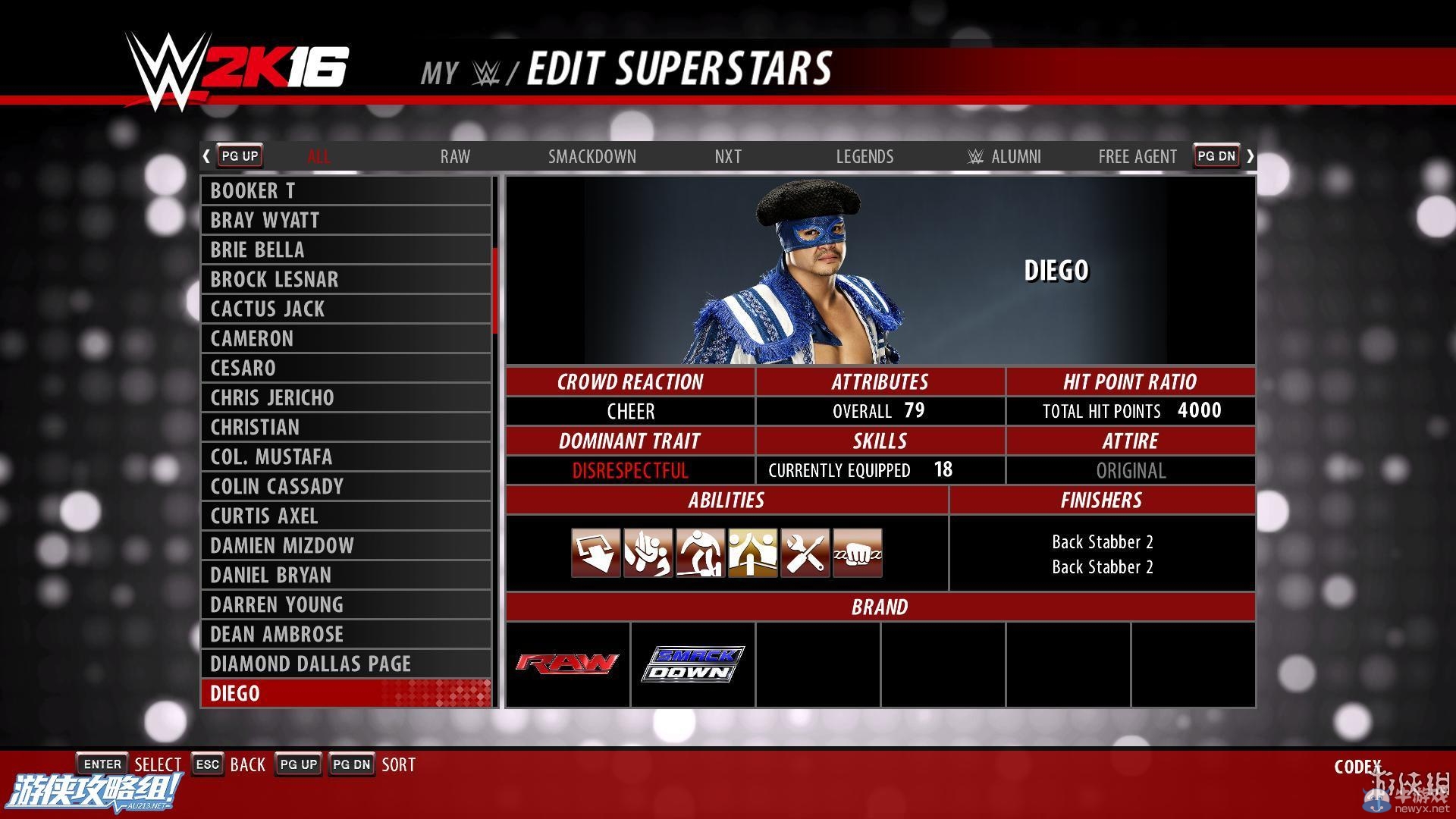
Task: Click the ENTER Select button
Action: [x=102, y=764]
